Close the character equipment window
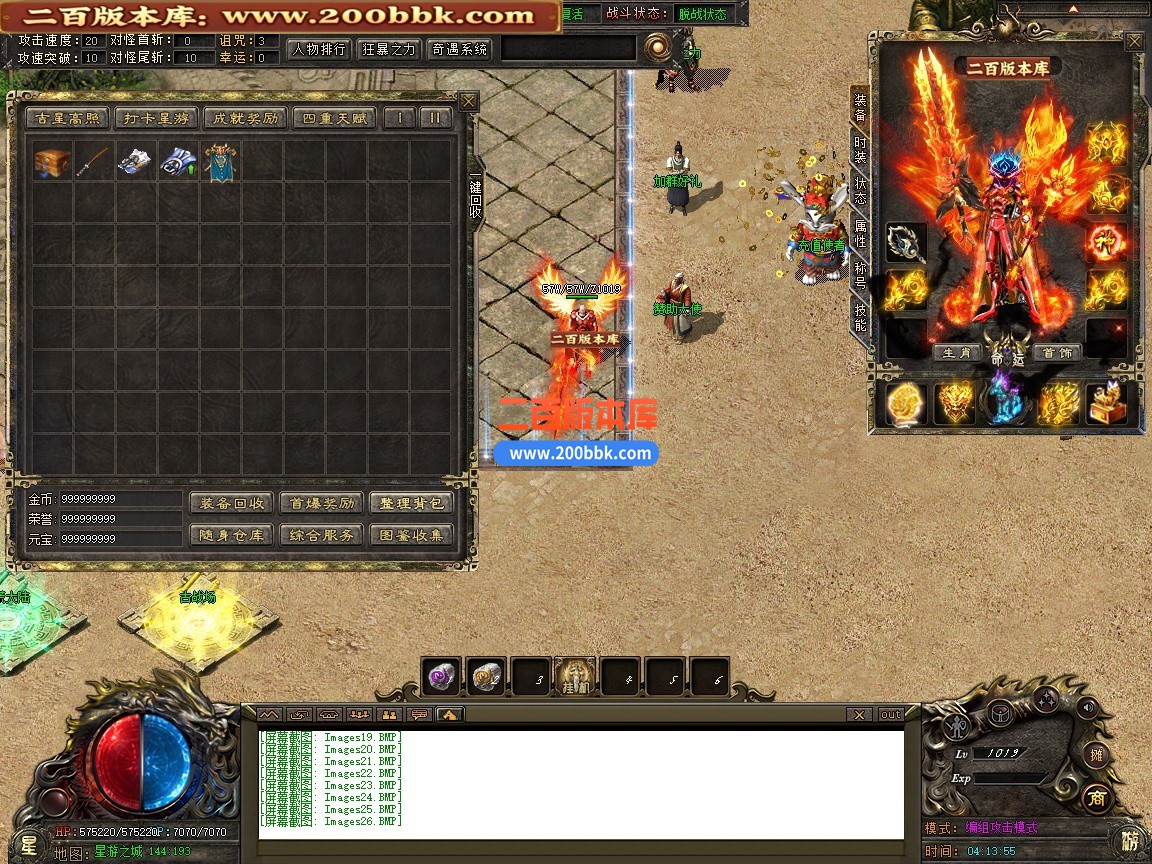The height and width of the screenshot is (864, 1152). click(1133, 42)
